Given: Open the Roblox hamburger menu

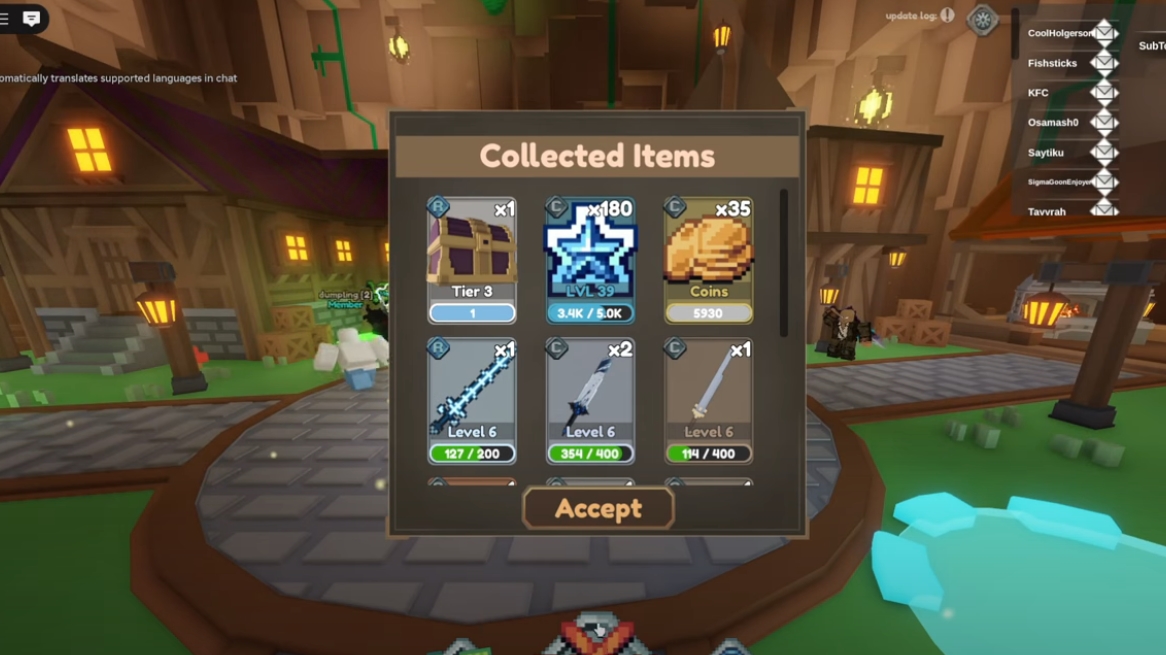Looking at the screenshot, I should tap(5, 18).
